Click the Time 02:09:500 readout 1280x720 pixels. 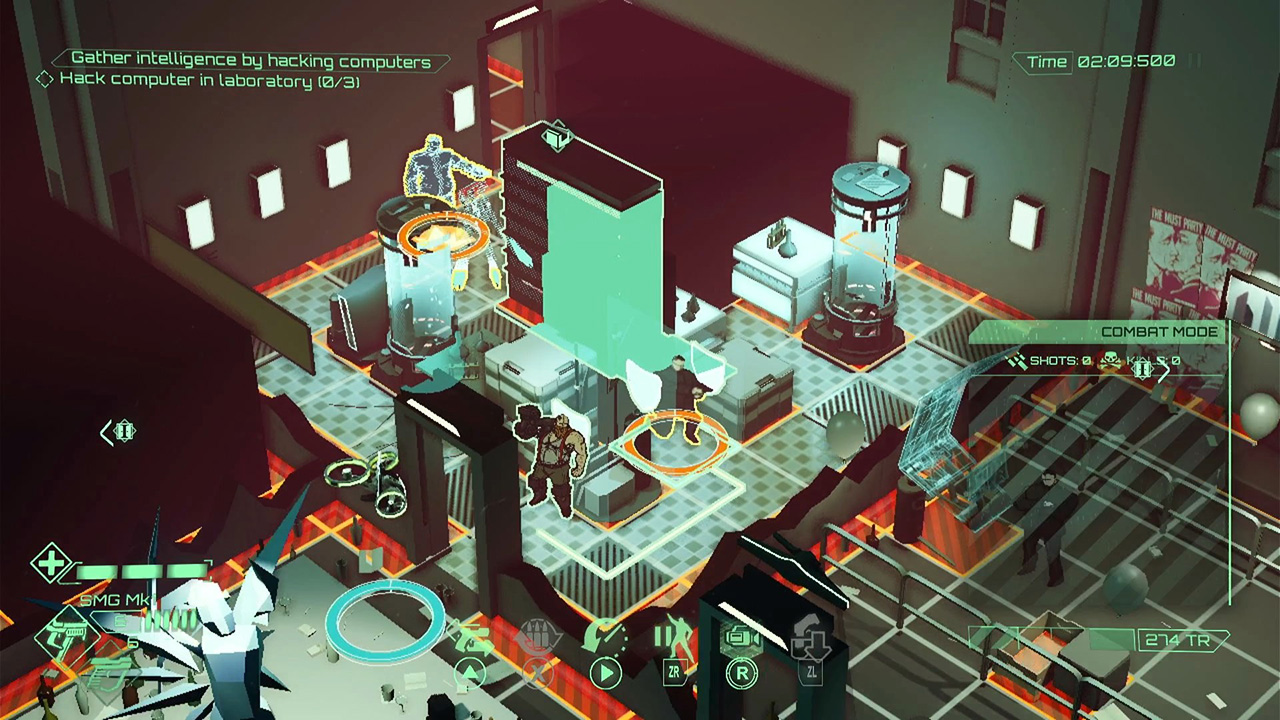click(1097, 61)
